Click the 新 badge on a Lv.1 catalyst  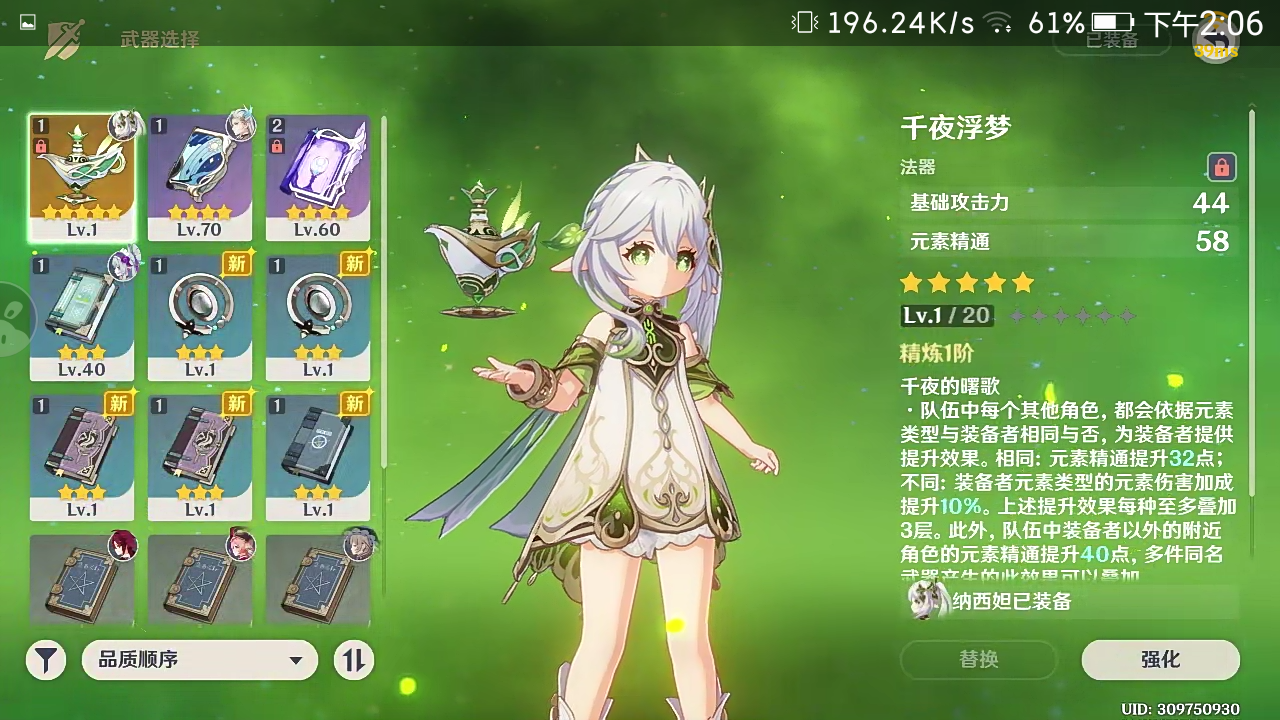coord(236,266)
